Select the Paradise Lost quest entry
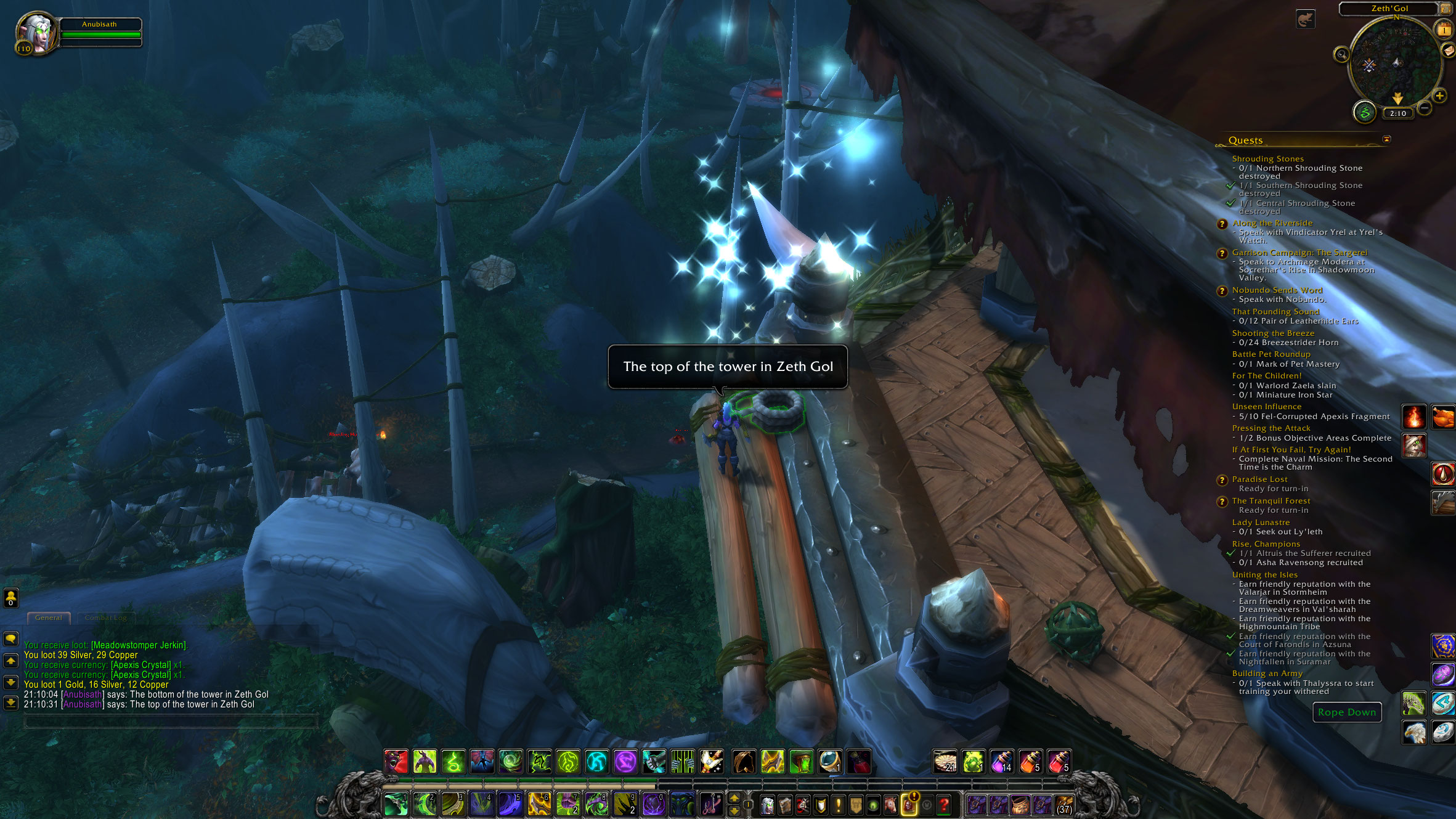Screen dimensions: 1456x819 pos(1259,479)
